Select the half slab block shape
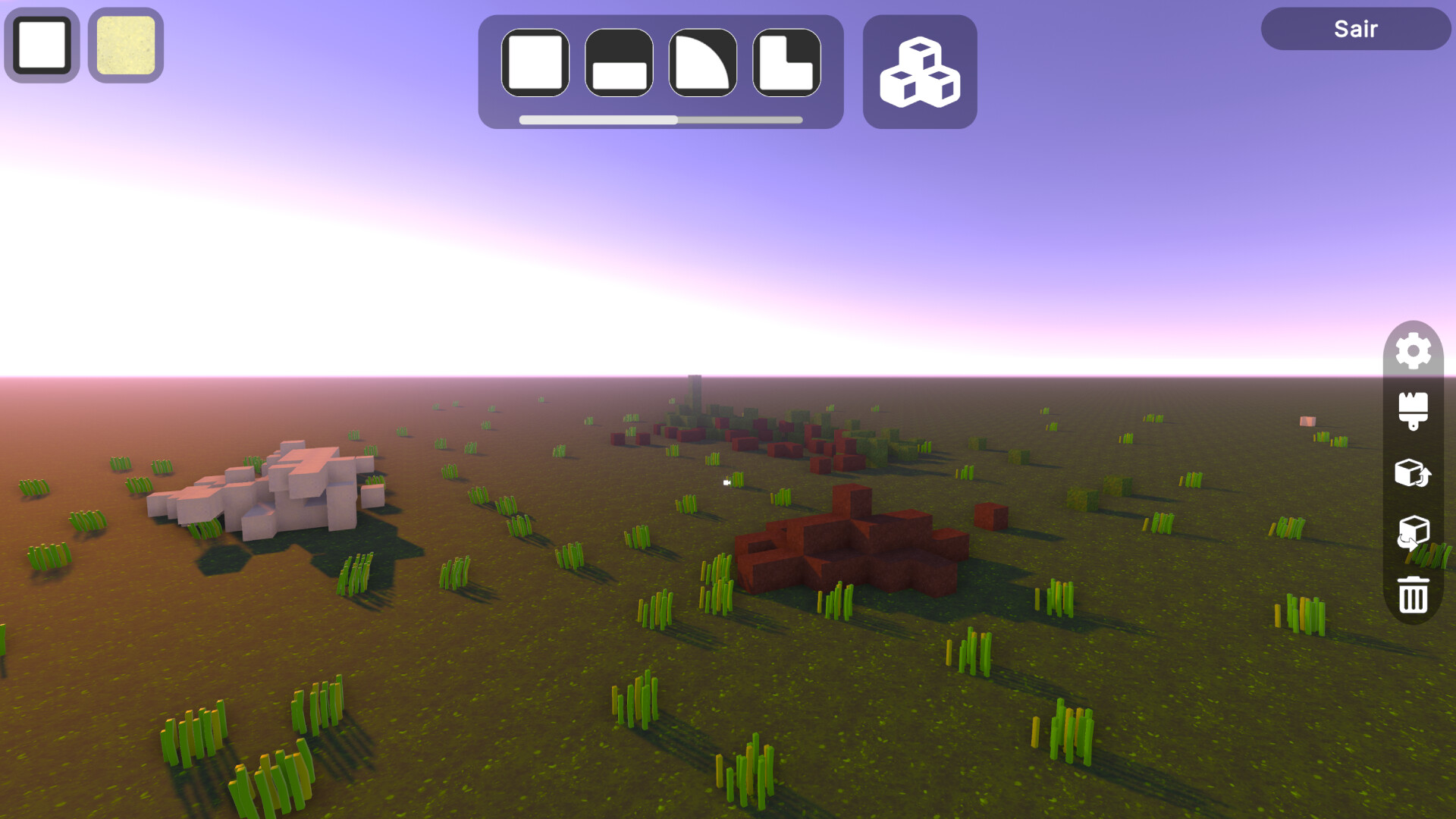 (619, 64)
